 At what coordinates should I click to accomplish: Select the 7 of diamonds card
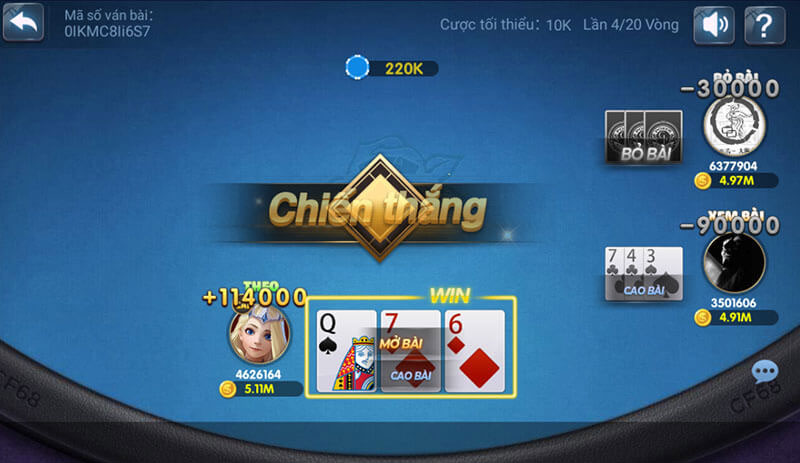point(410,350)
